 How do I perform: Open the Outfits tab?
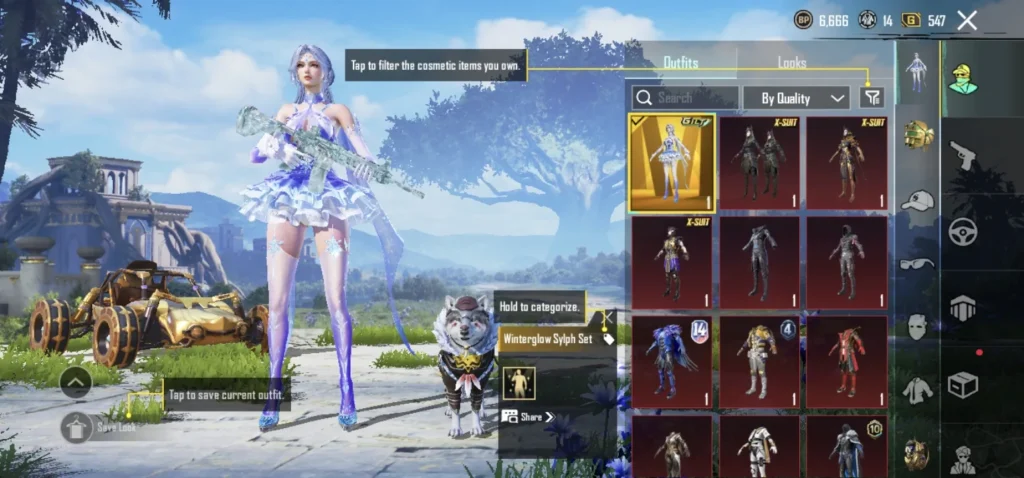click(681, 63)
